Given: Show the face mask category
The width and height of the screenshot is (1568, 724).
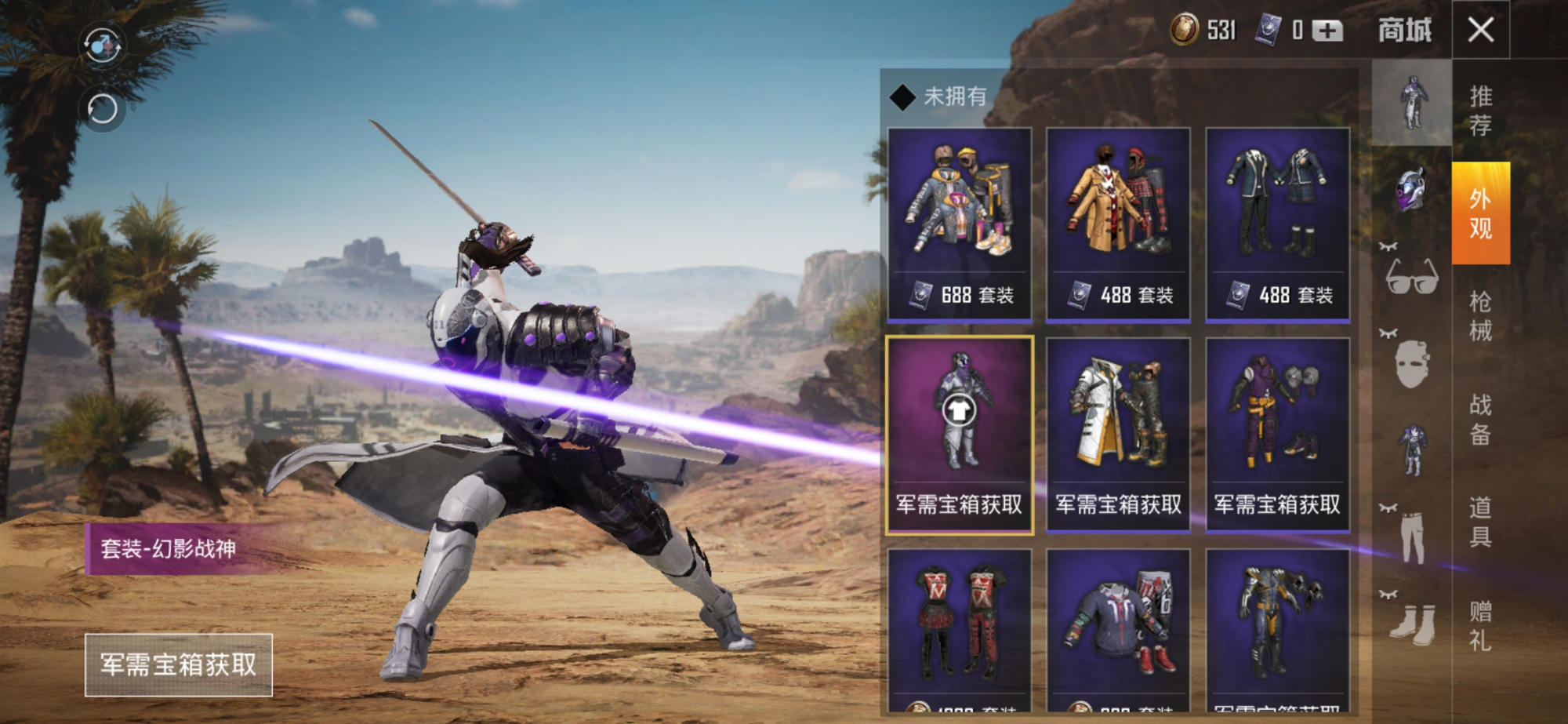Looking at the screenshot, I should (x=1411, y=364).
